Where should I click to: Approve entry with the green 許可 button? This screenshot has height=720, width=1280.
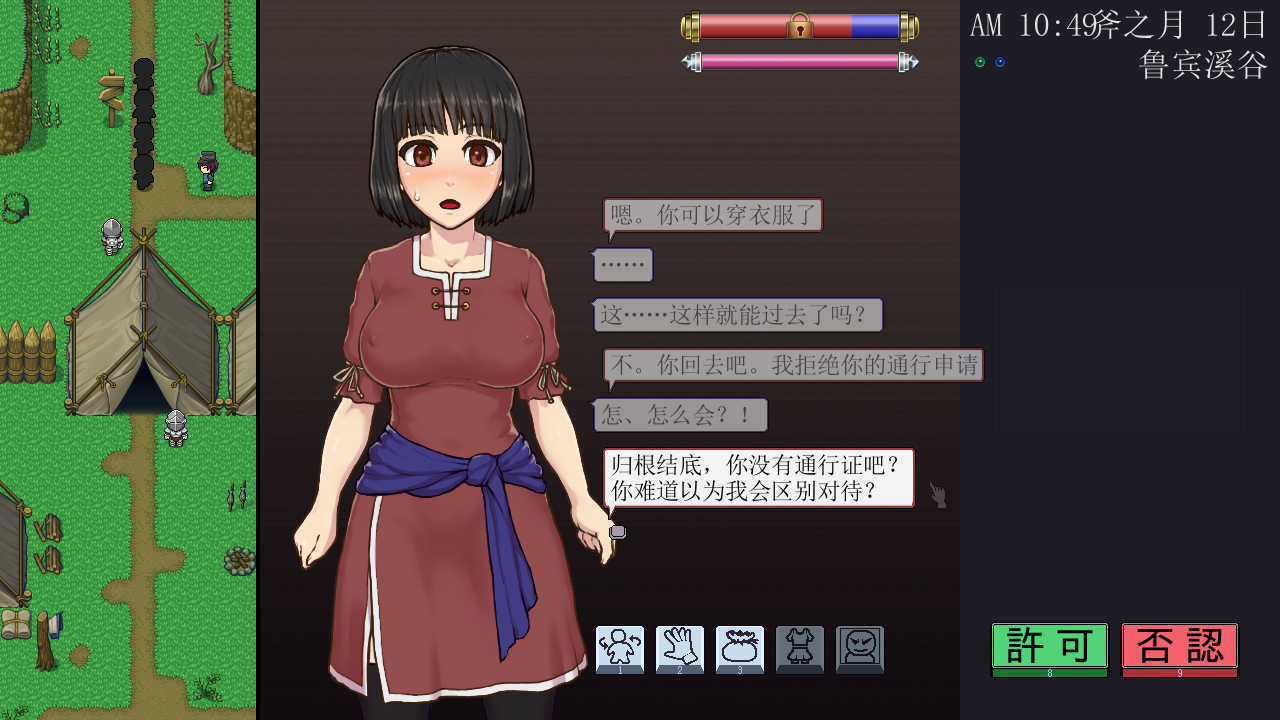(1049, 647)
